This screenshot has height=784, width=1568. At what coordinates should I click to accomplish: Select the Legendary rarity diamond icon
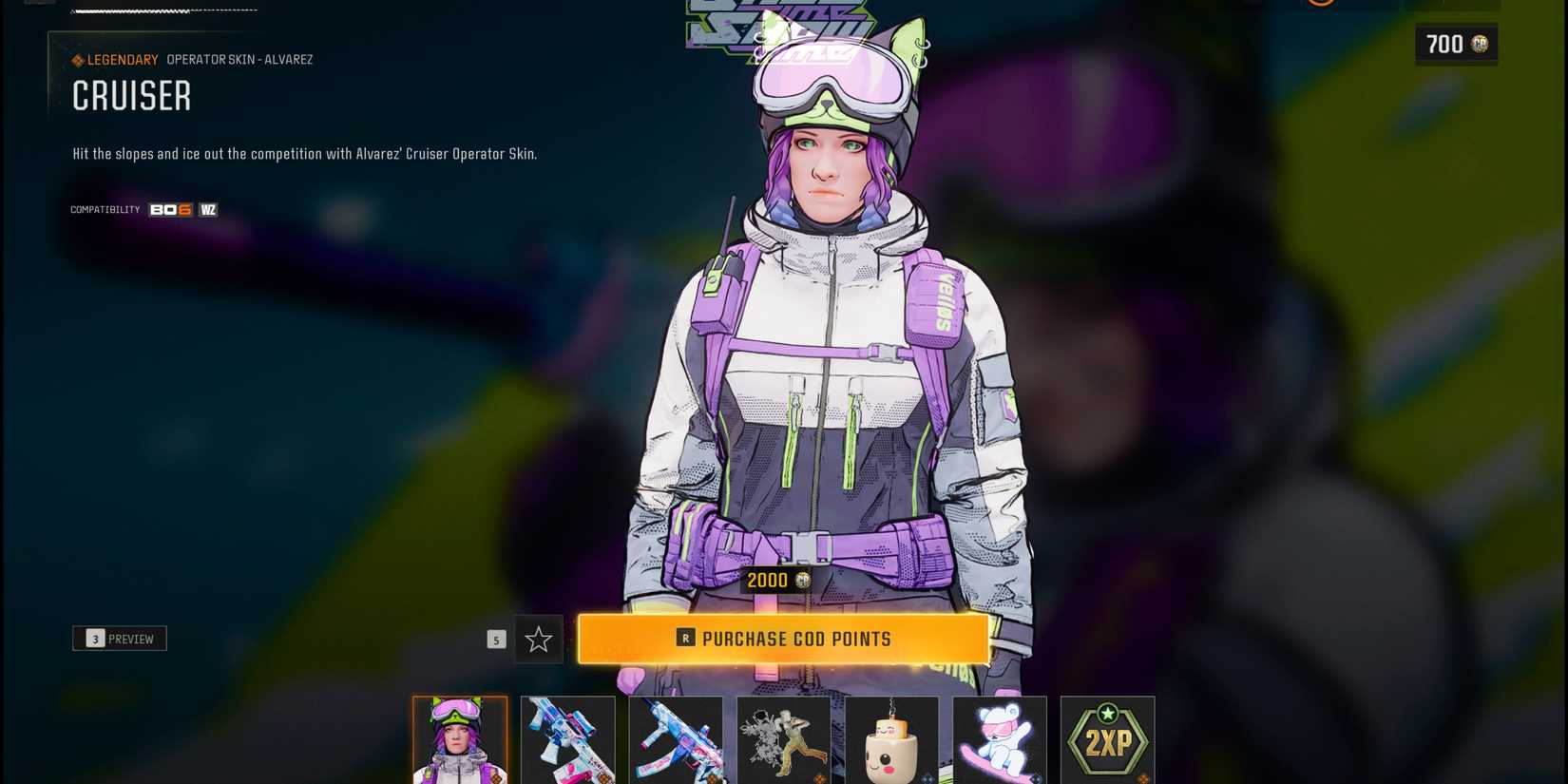pos(77,59)
